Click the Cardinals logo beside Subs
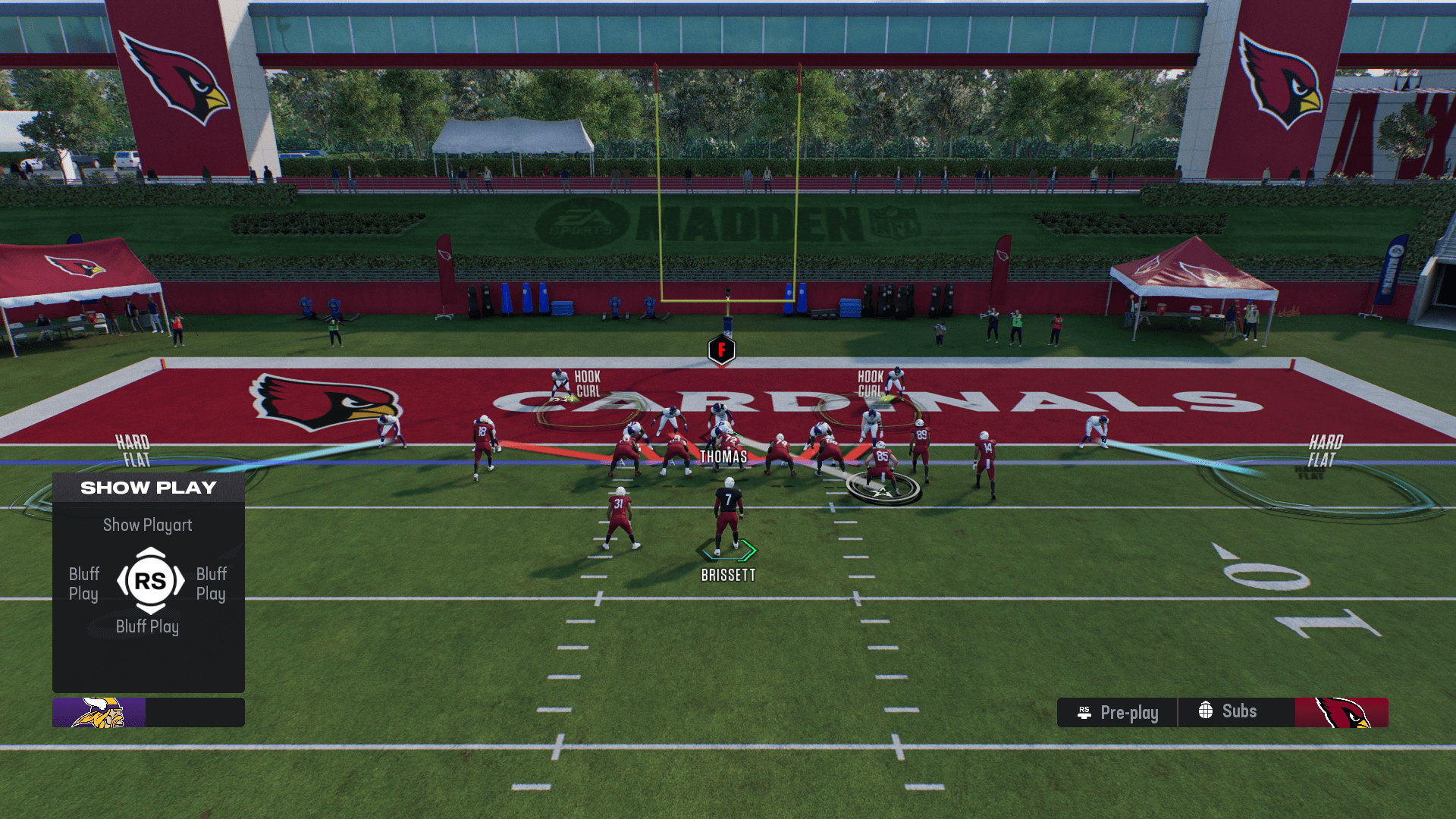 point(1341,713)
